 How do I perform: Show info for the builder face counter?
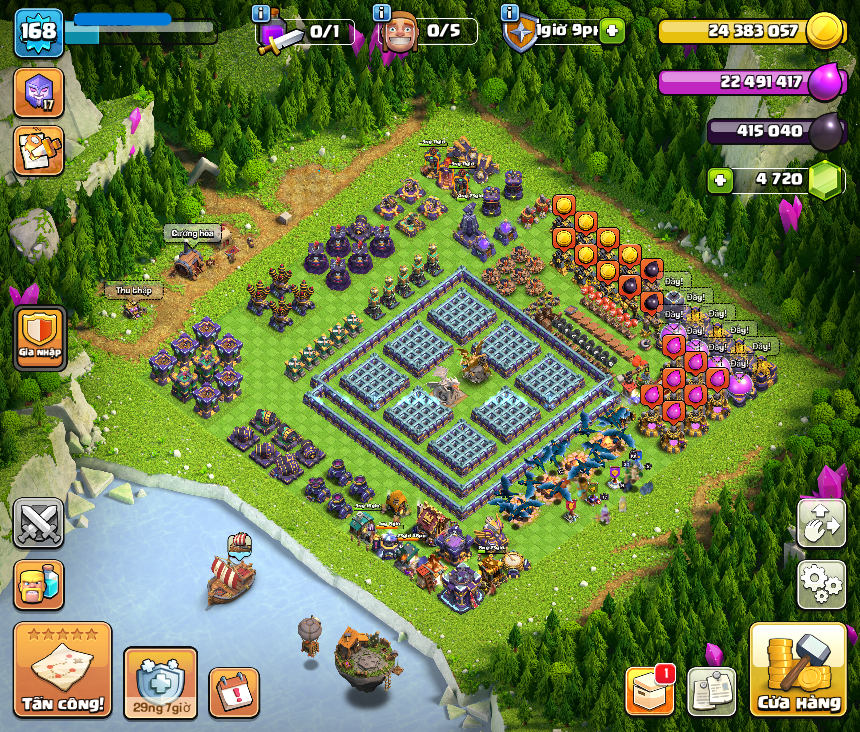[381, 13]
